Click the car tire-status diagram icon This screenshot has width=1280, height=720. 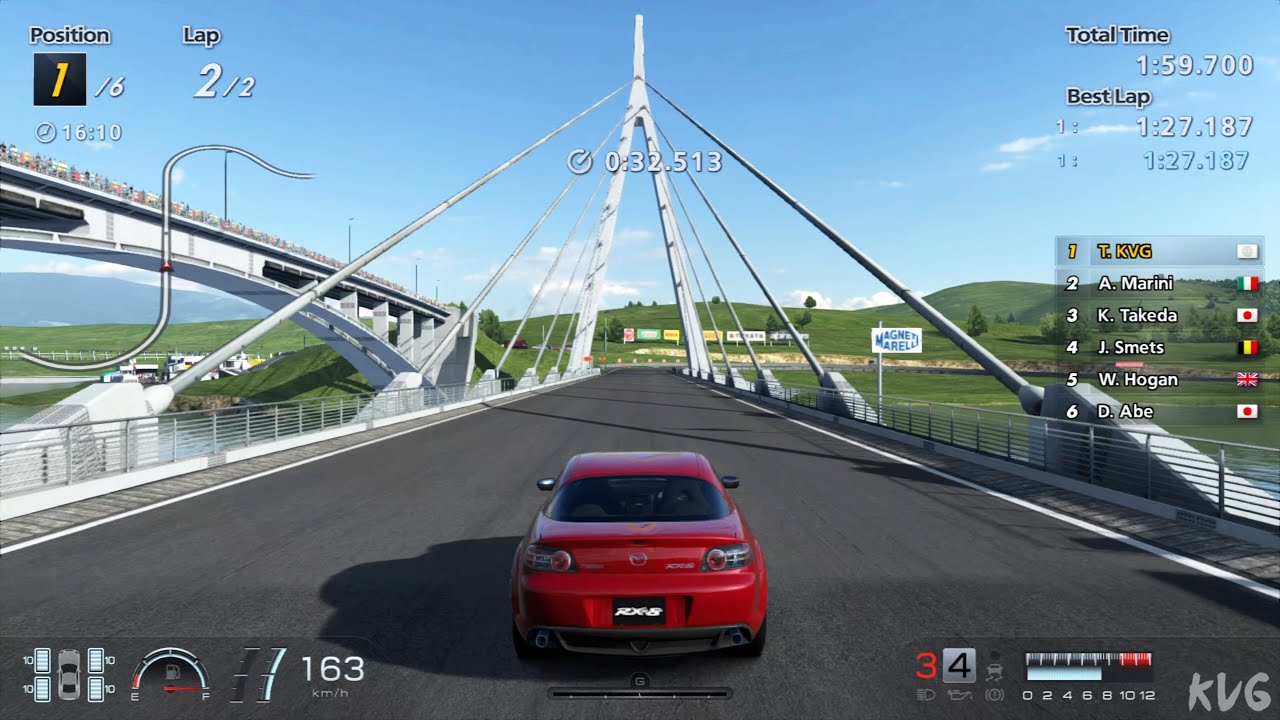click(x=69, y=674)
